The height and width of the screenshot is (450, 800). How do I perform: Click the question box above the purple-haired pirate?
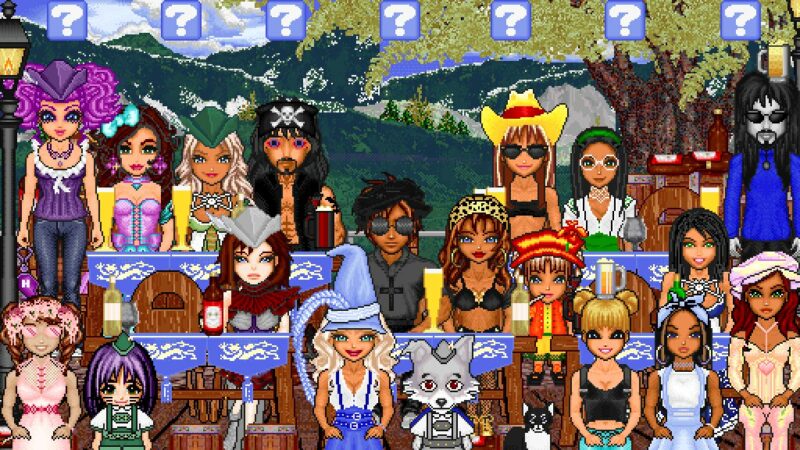[69, 19]
